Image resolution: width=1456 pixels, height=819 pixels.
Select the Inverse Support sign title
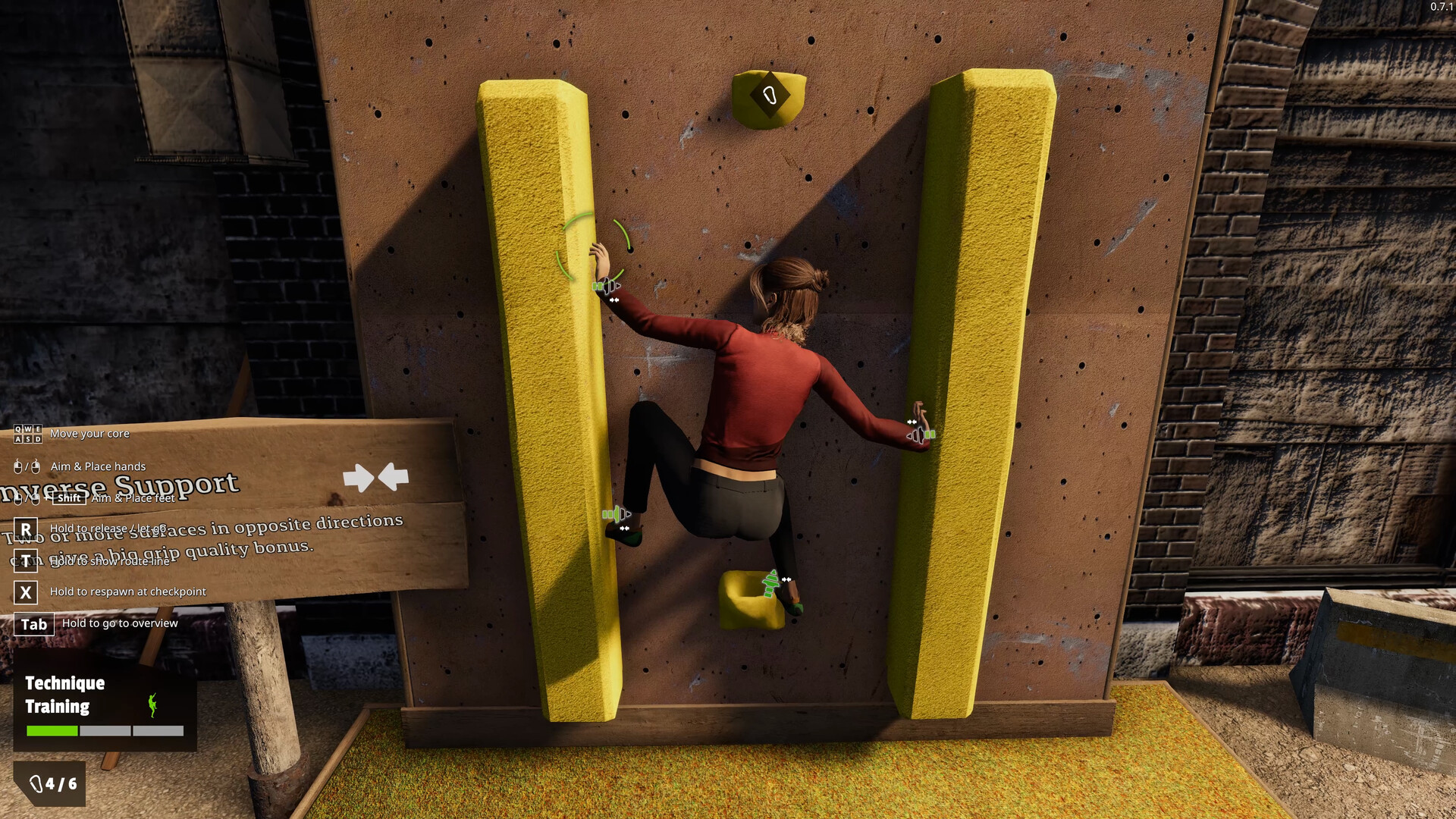coord(121,483)
